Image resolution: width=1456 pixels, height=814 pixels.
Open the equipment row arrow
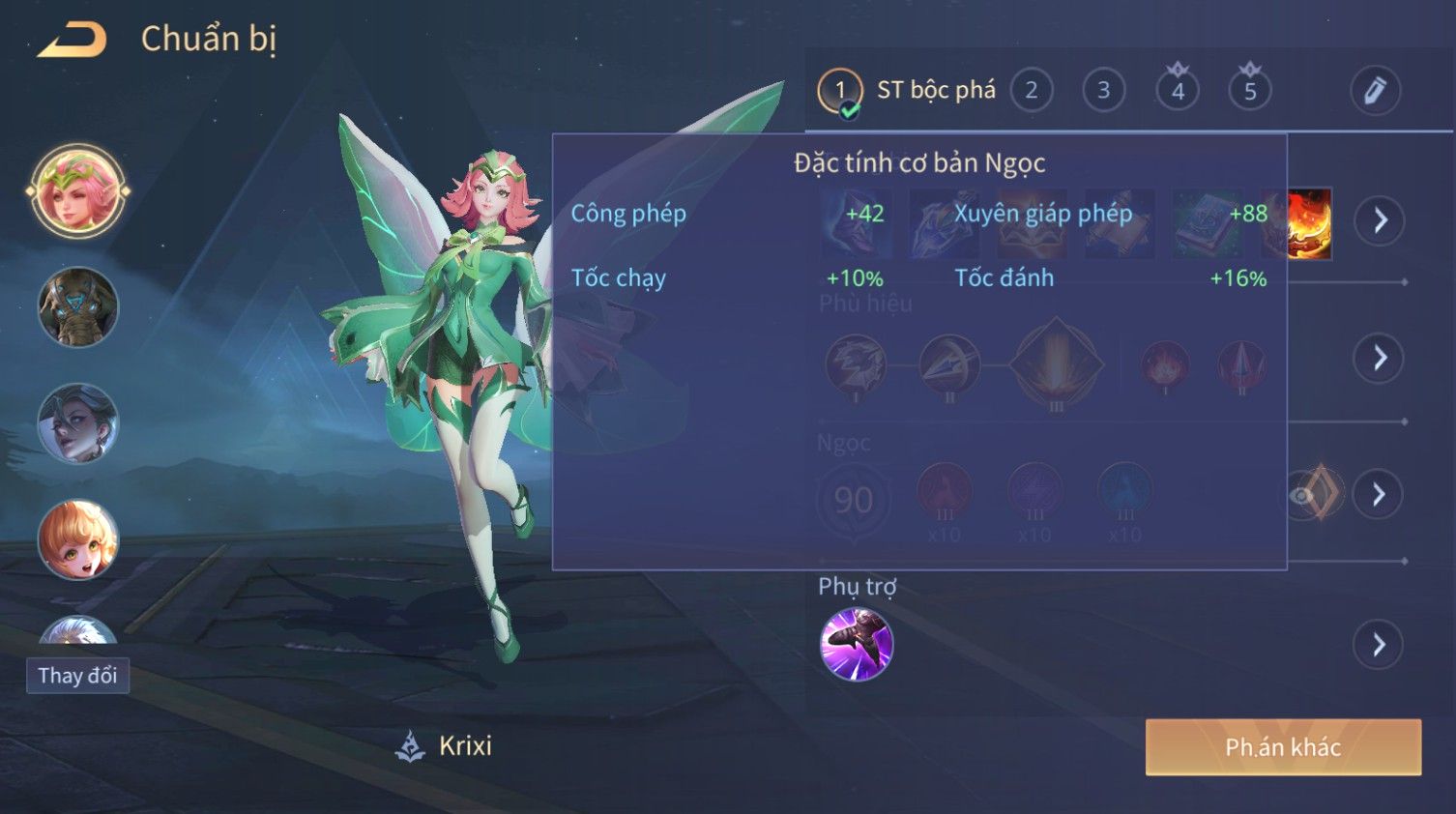click(x=1380, y=220)
